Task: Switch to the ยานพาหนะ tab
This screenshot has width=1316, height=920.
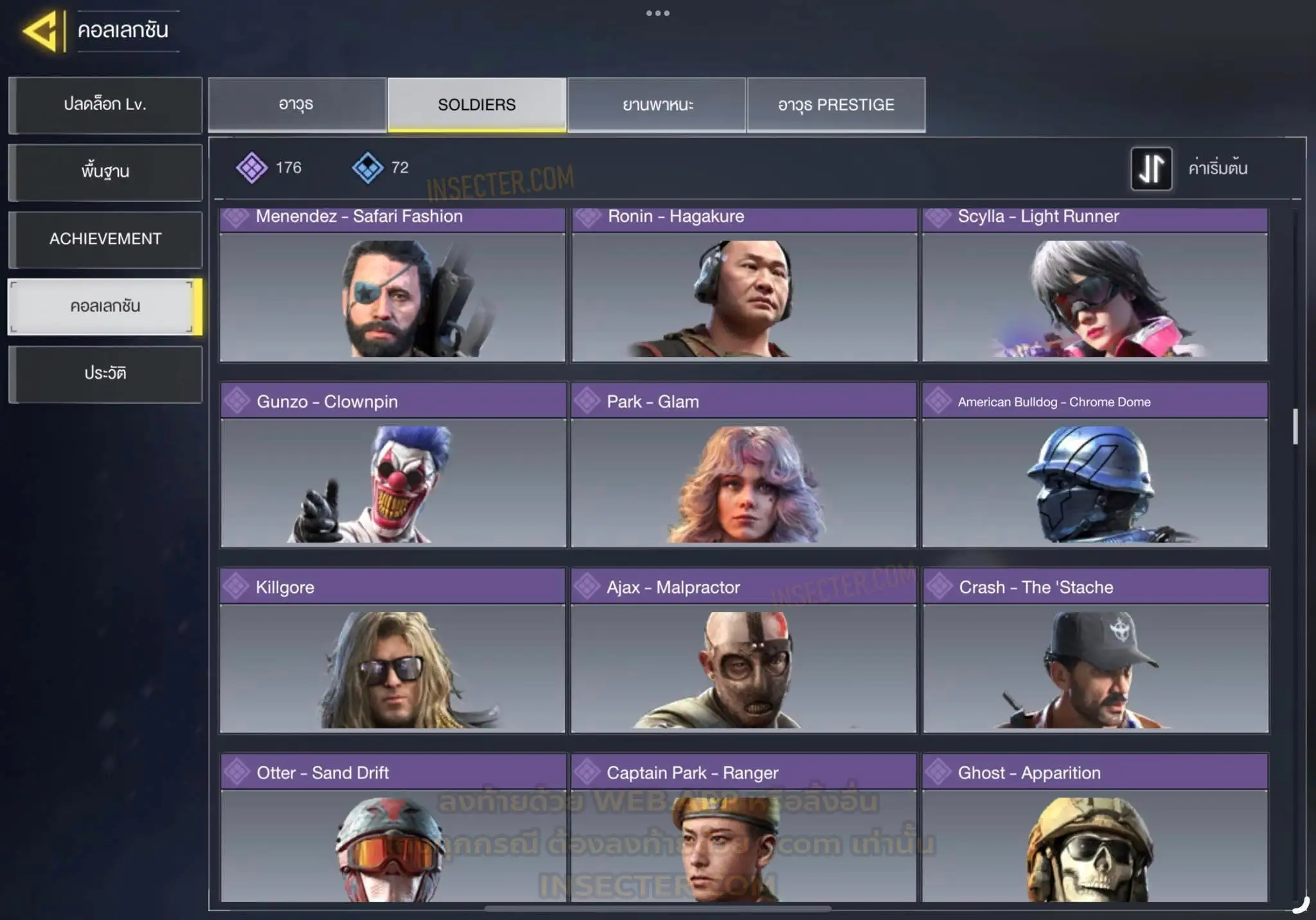Action: click(657, 105)
